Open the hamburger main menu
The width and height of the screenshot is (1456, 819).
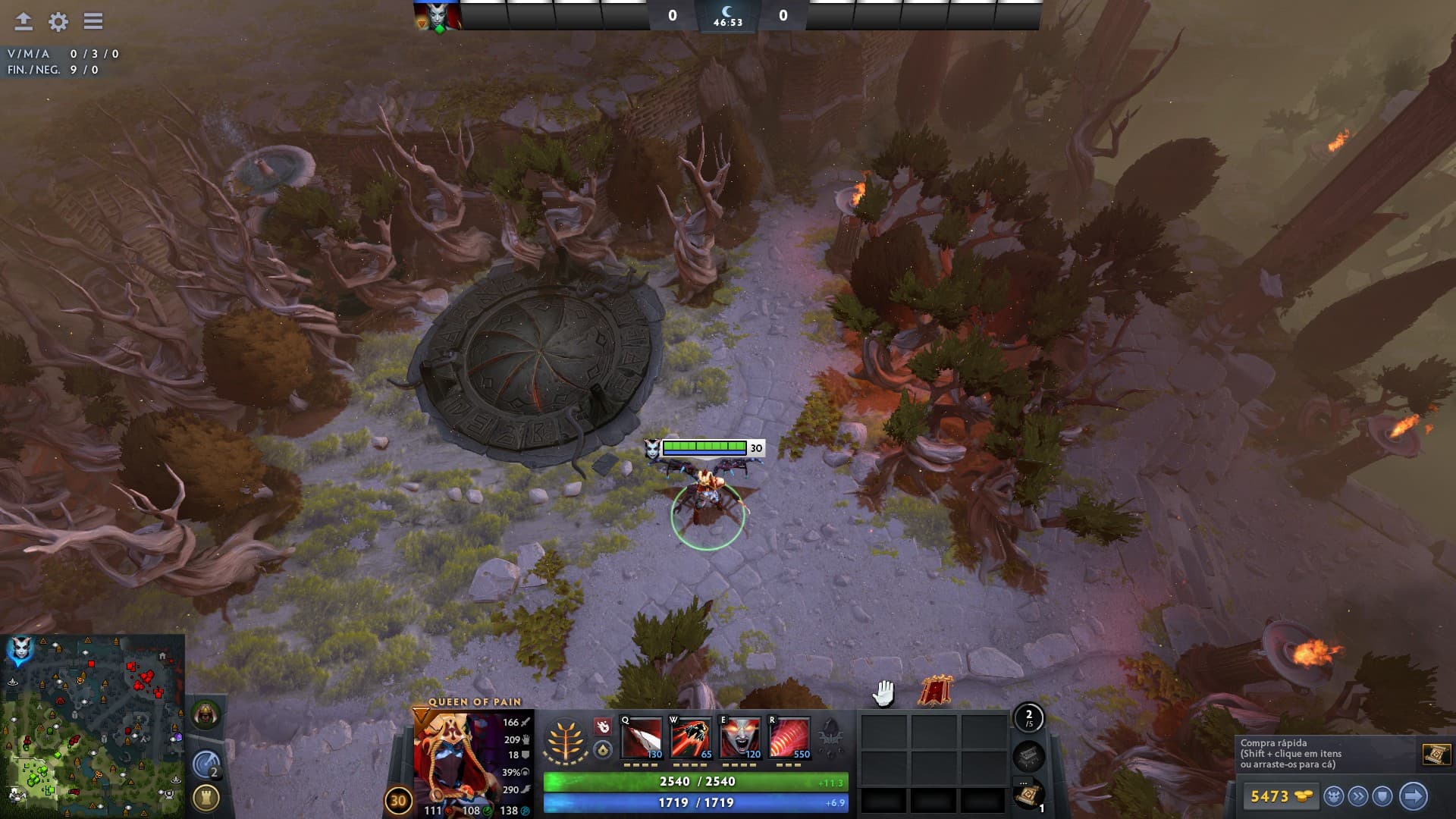[x=93, y=21]
